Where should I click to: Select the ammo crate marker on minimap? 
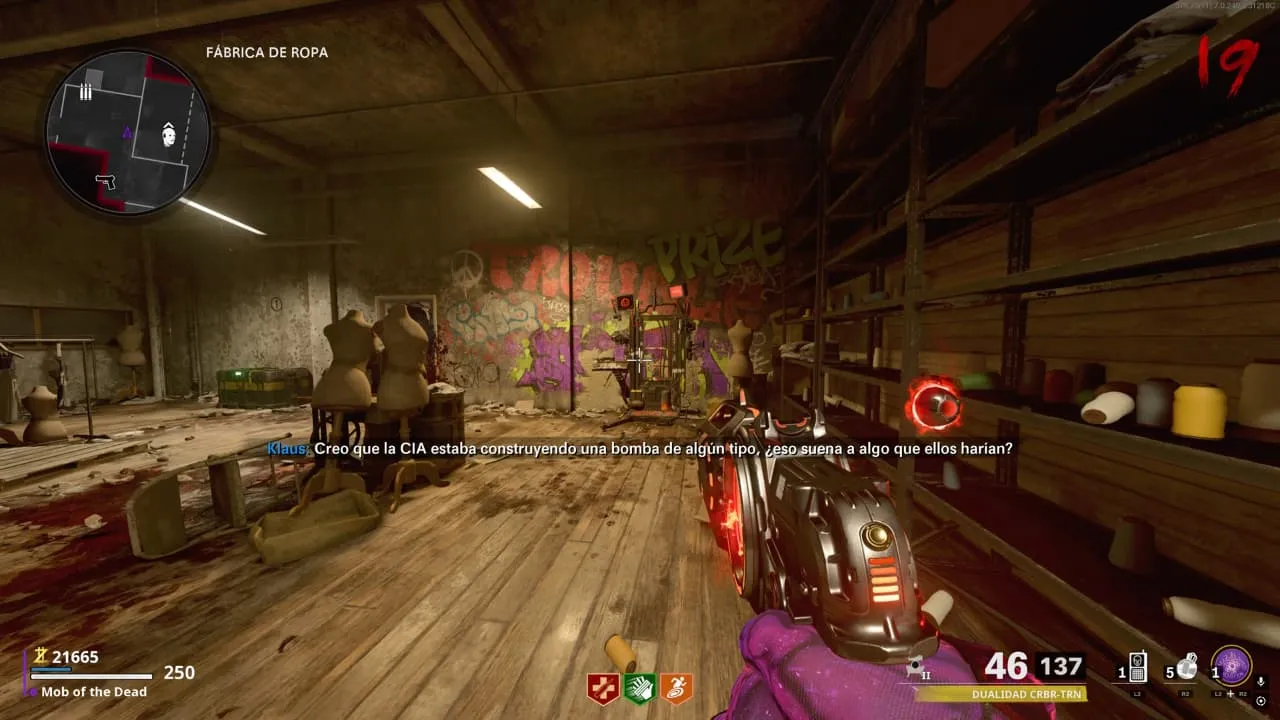pyautogui.click(x=86, y=92)
